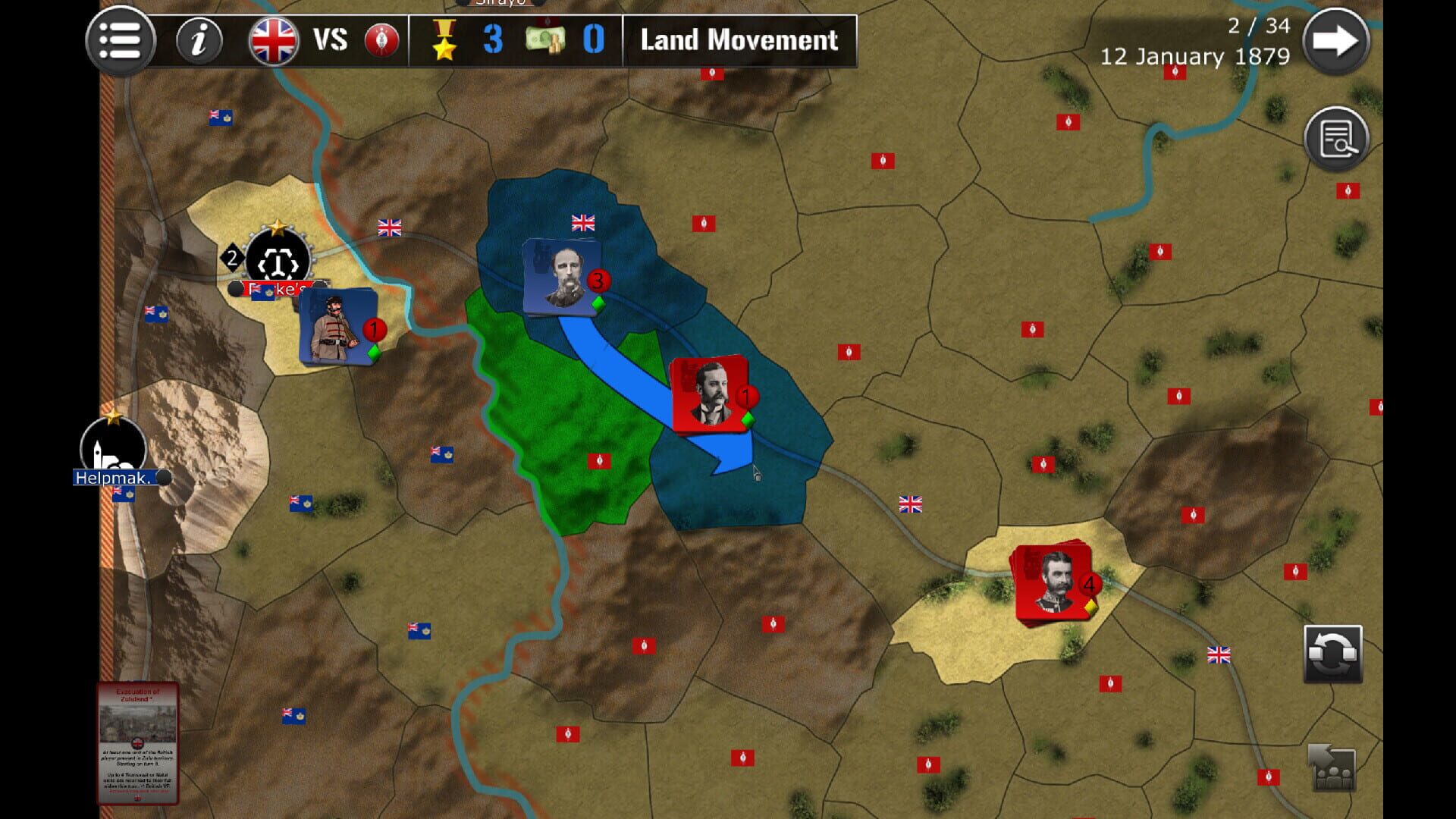Select the blue leader unit marked 3

coord(560,275)
